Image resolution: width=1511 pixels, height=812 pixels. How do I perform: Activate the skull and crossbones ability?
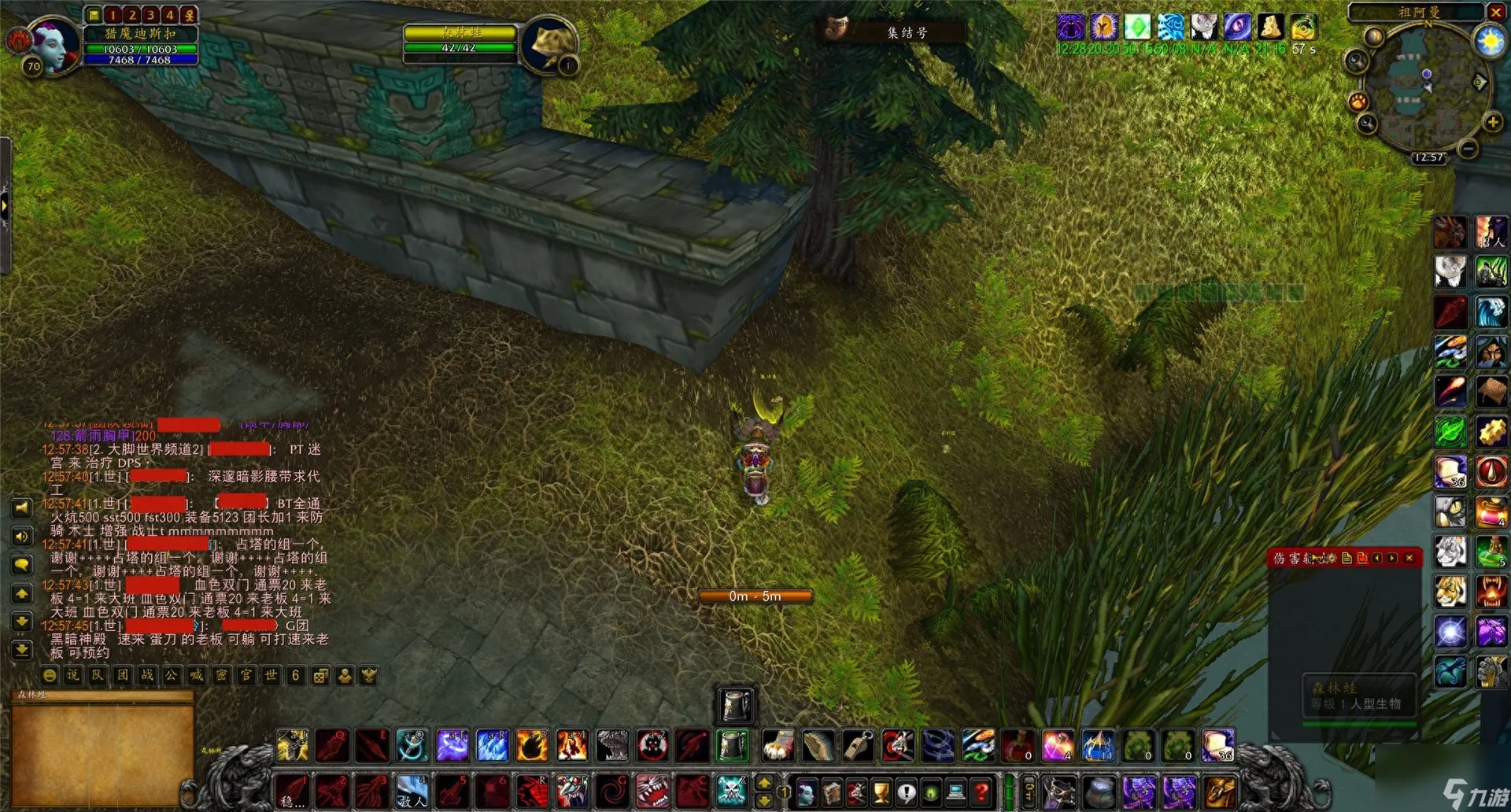click(731, 790)
